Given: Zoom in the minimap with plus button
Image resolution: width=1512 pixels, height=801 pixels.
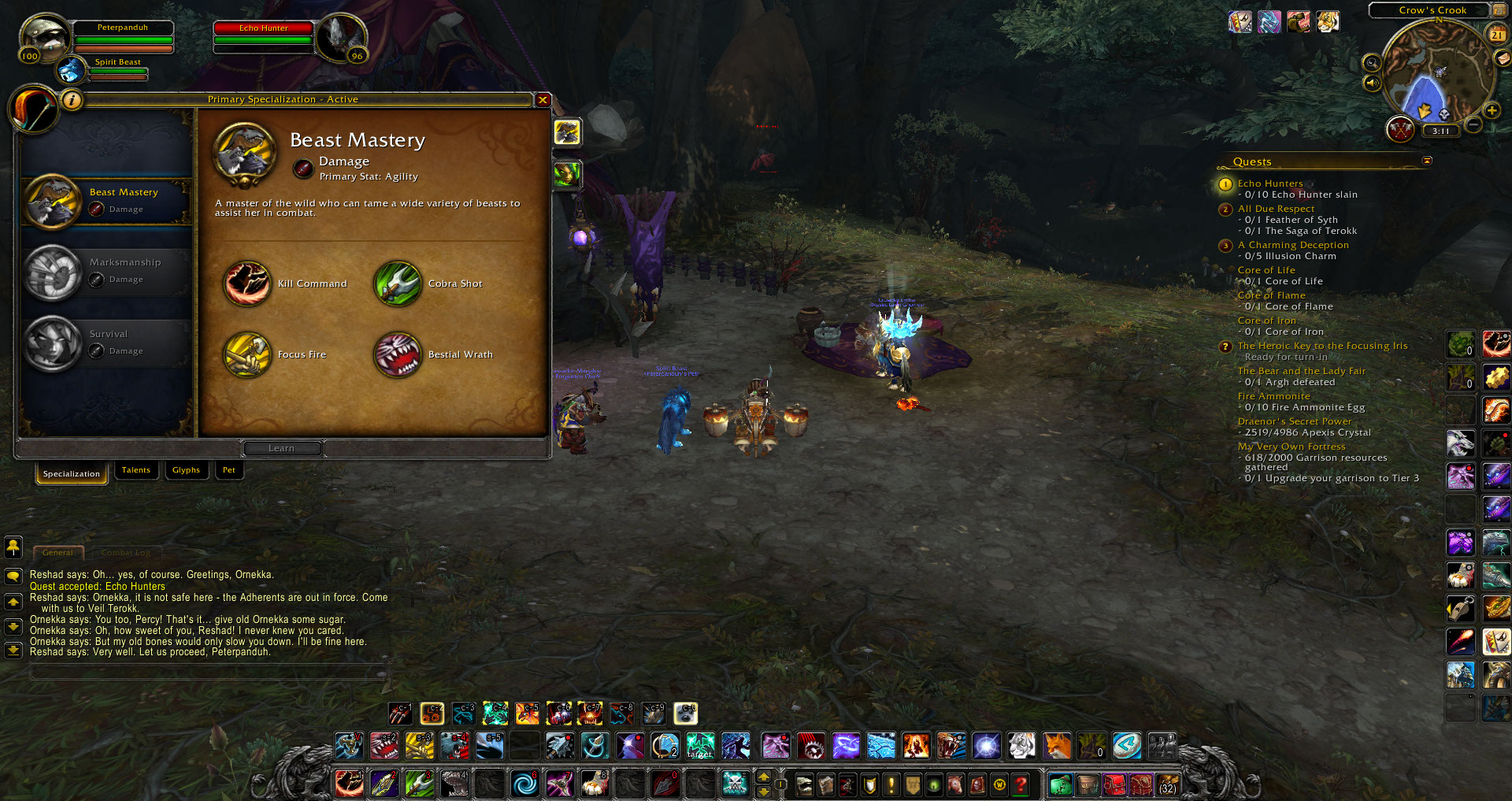Looking at the screenshot, I should click(x=1492, y=111).
